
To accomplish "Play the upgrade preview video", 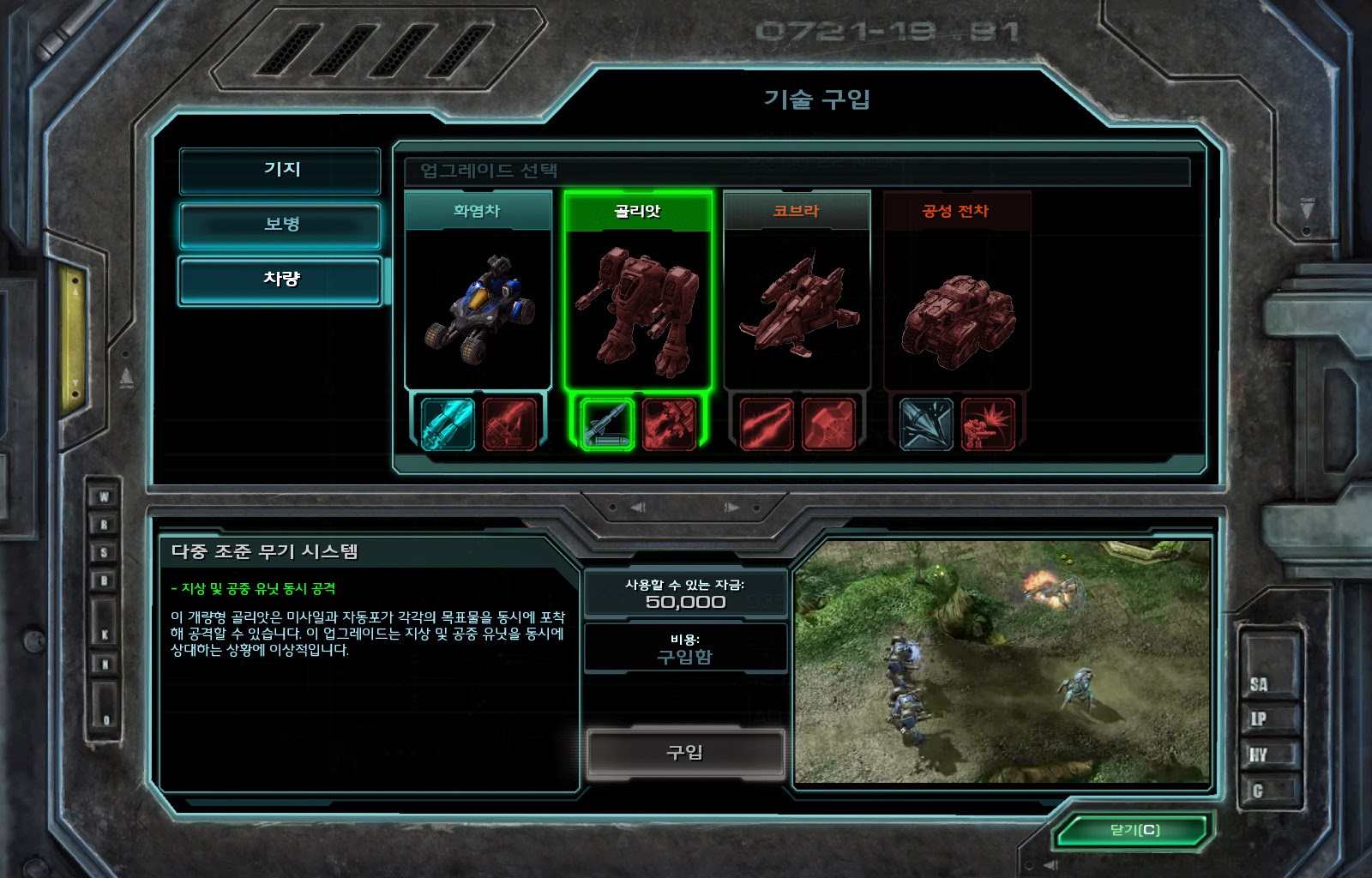I will coord(1002,661).
